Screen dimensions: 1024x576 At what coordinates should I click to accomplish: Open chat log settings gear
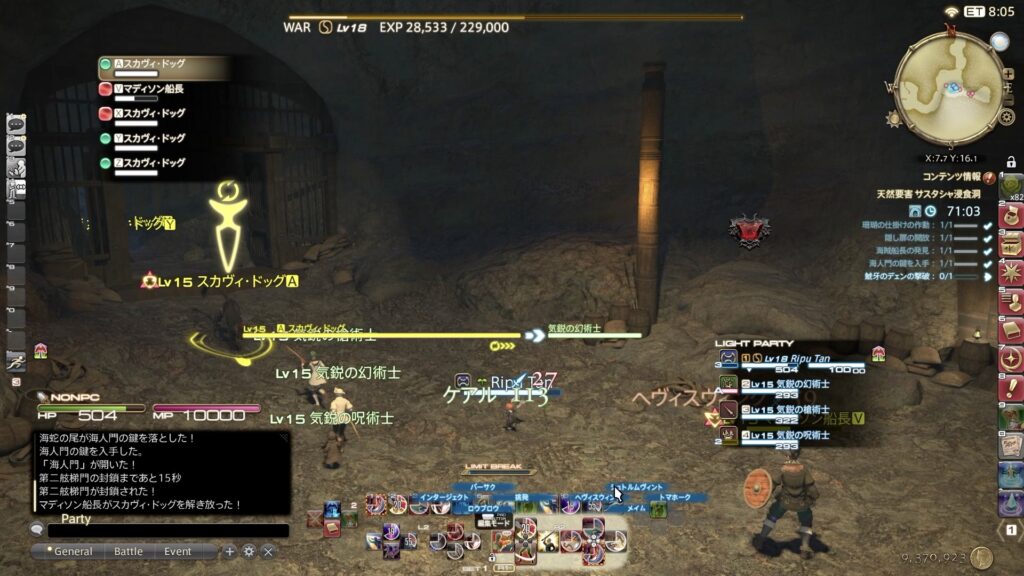click(249, 551)
